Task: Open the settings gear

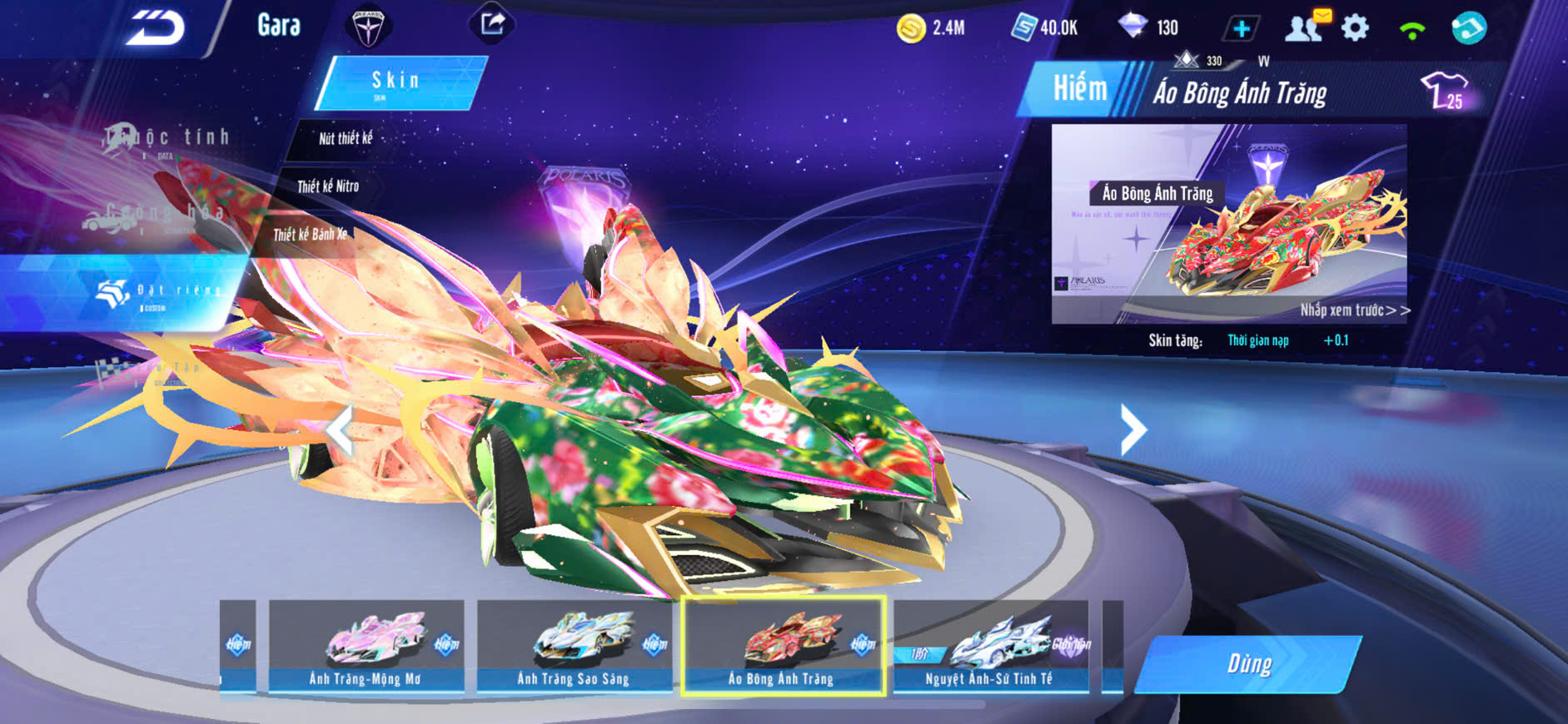Action: (x=1355, y=28)
